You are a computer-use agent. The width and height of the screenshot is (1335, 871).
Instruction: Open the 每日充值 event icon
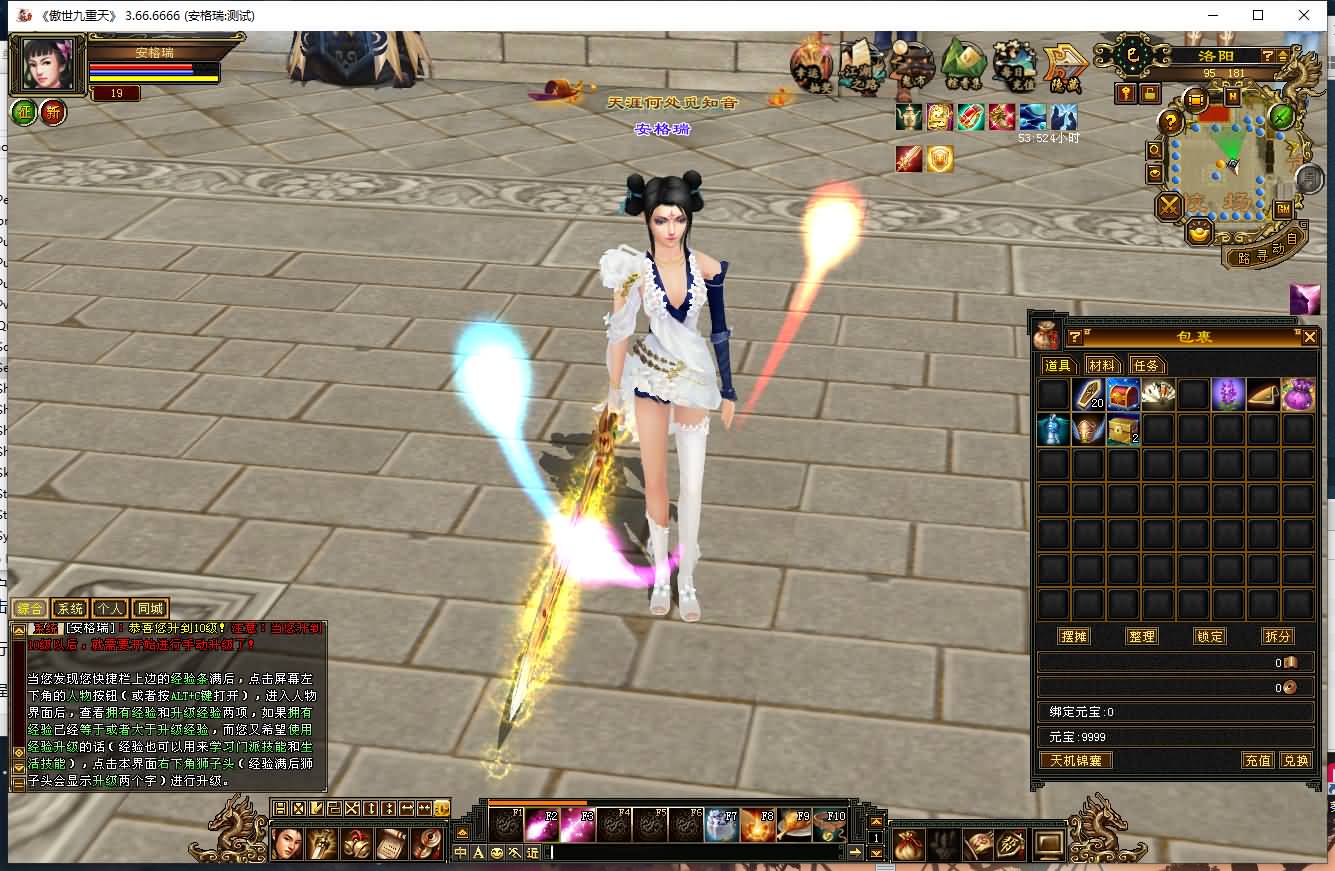coord(1014,64)
